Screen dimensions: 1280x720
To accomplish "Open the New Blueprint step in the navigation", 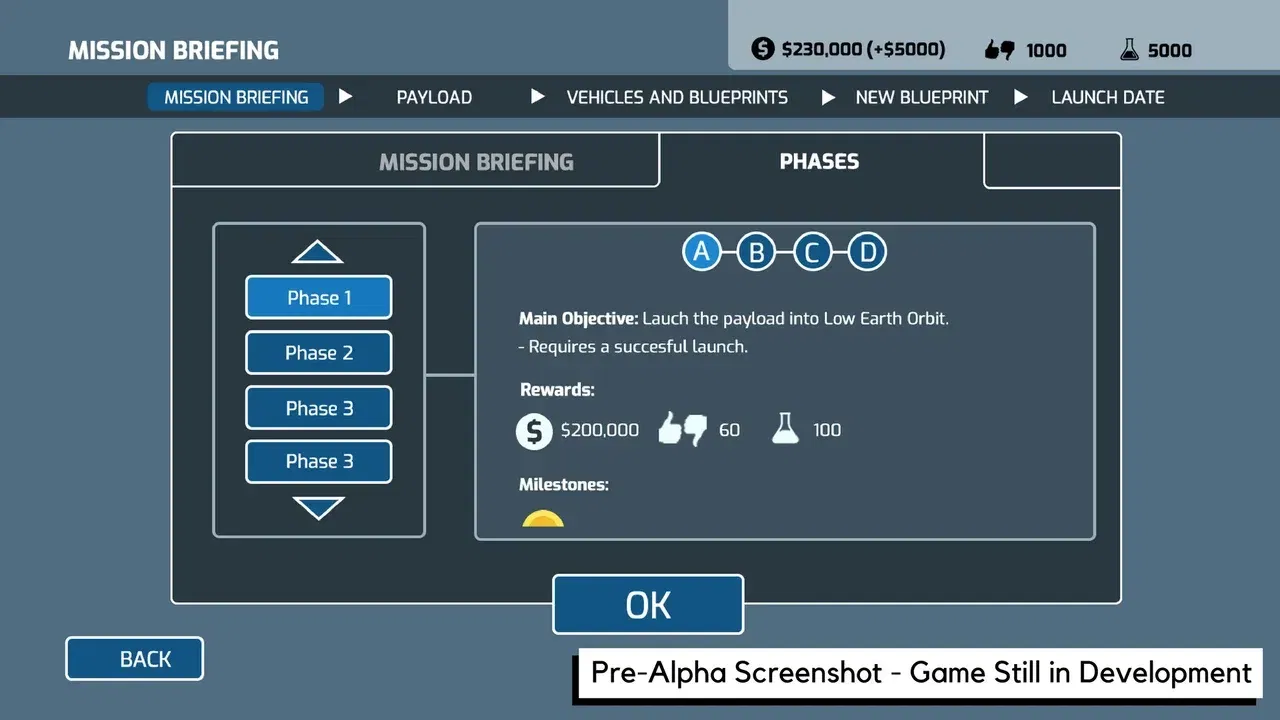I will point(921,97).
